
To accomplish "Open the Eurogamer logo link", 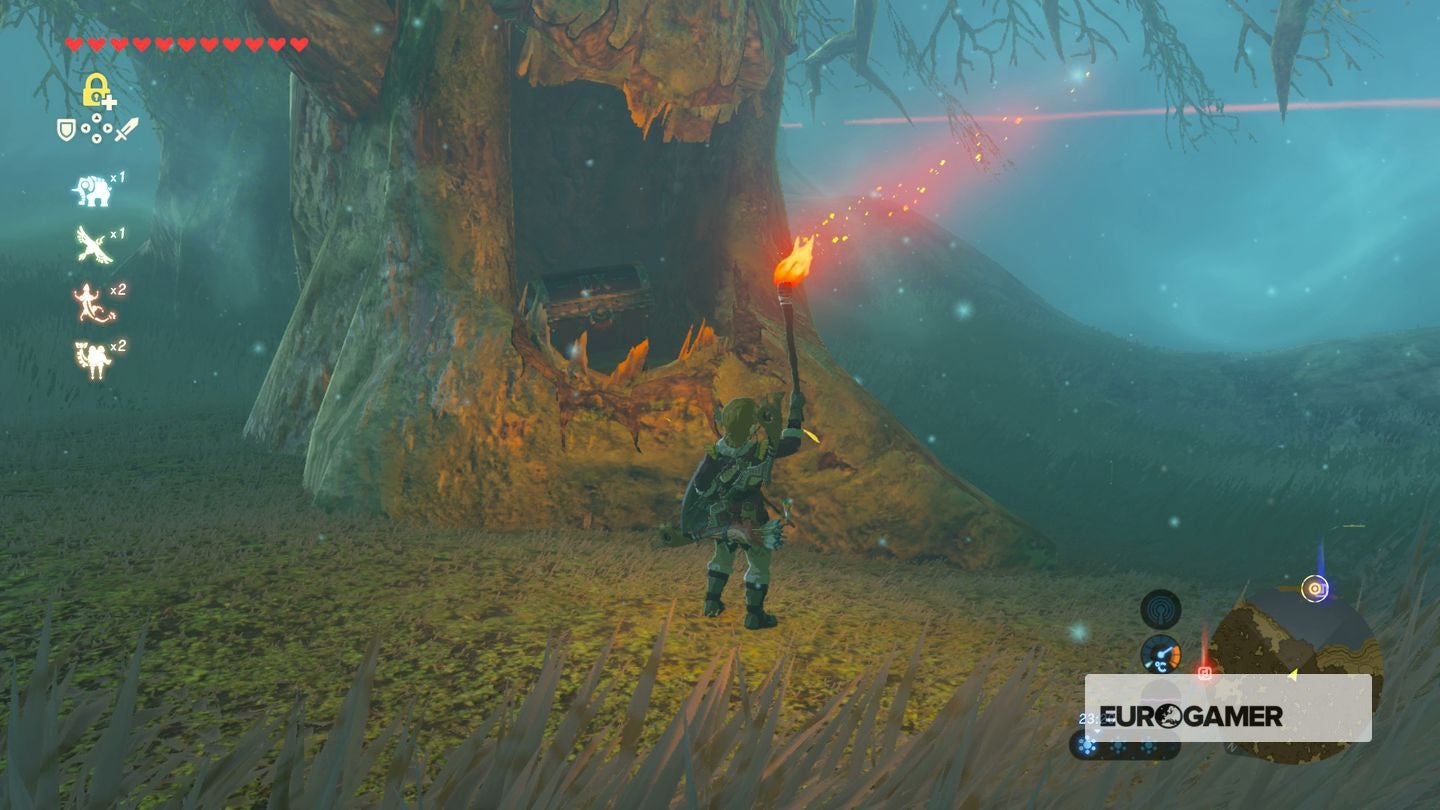I will tap(1192, 714).
